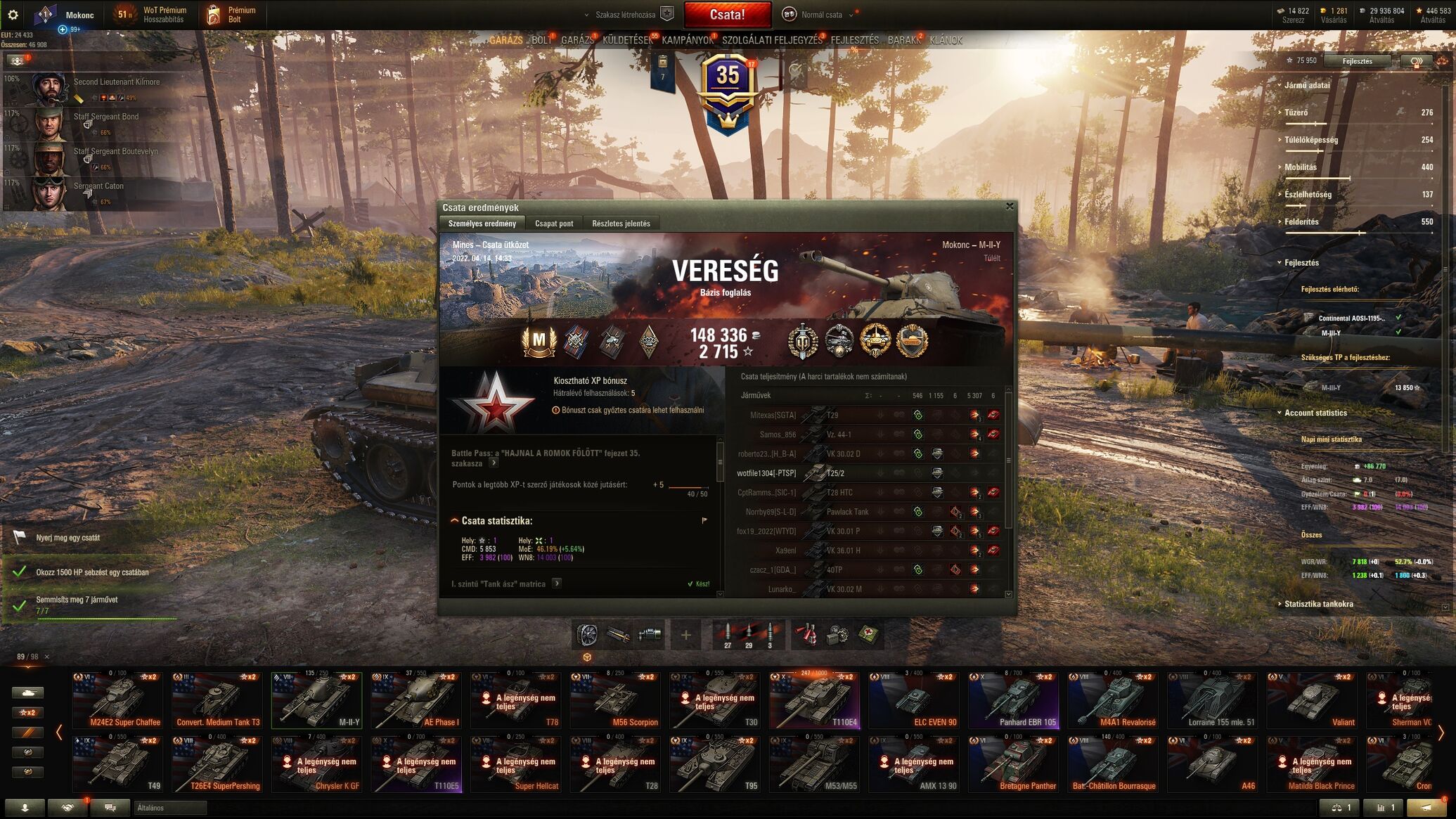Open the game settings gear icon
Viewport: 1456px width, 819px height.
(13, 15)
